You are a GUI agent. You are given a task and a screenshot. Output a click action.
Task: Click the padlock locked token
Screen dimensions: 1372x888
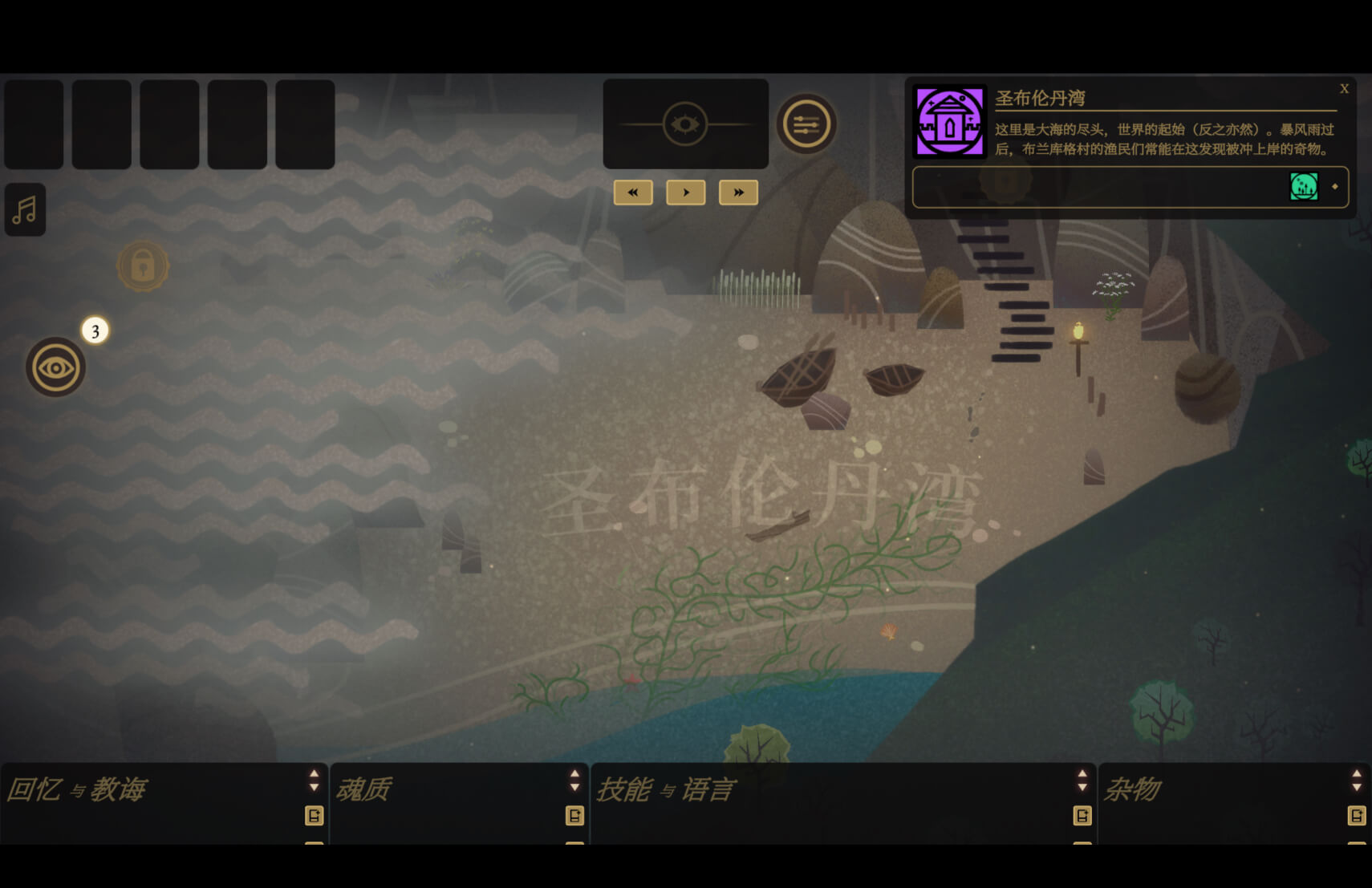coord(143,266)
